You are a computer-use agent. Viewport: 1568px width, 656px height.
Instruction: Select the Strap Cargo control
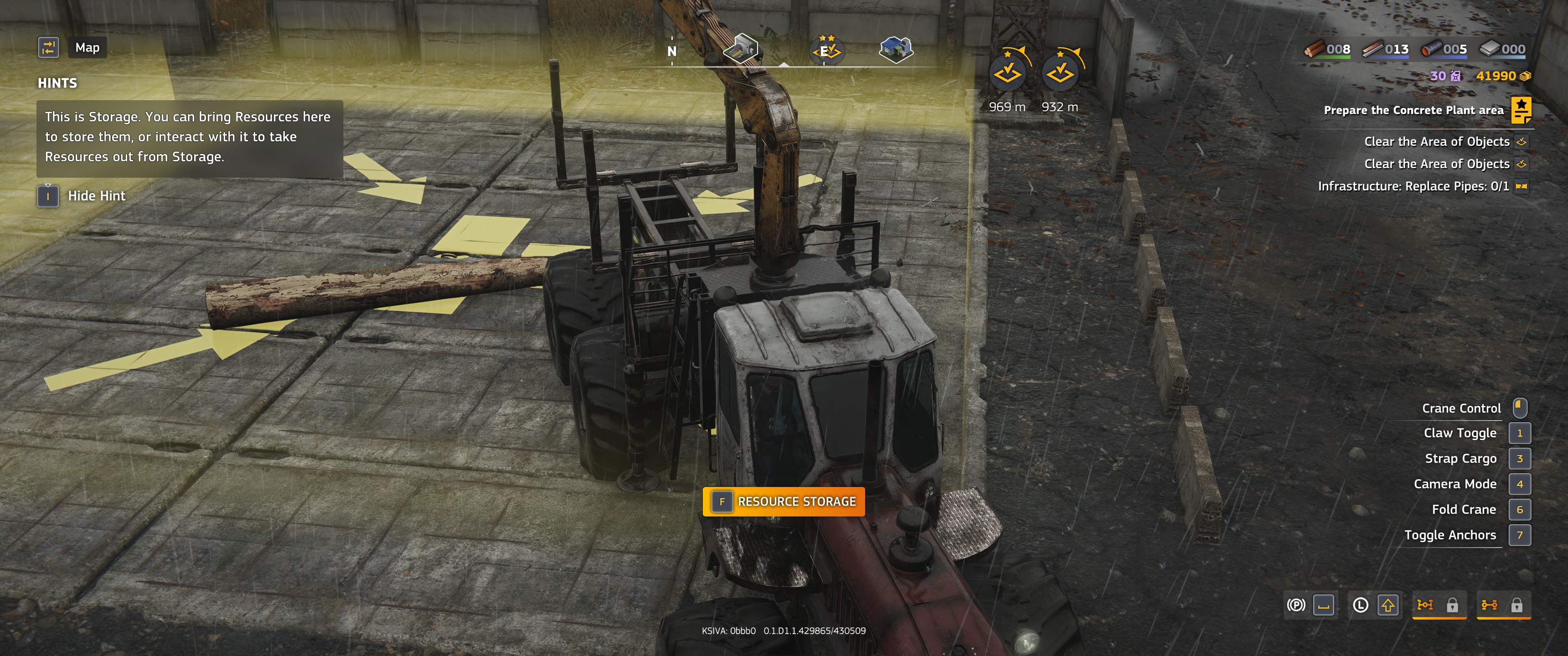1460,459
